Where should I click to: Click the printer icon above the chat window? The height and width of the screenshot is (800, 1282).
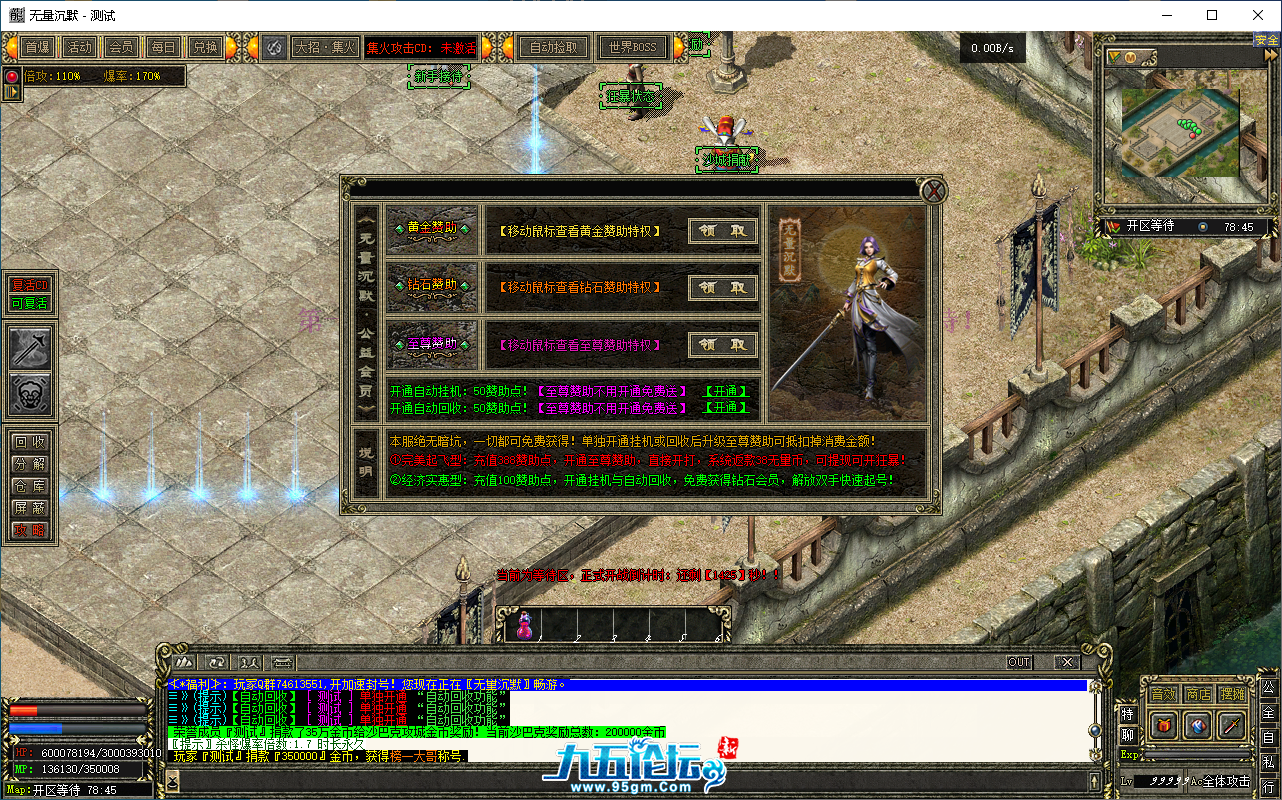click(283, 662)
